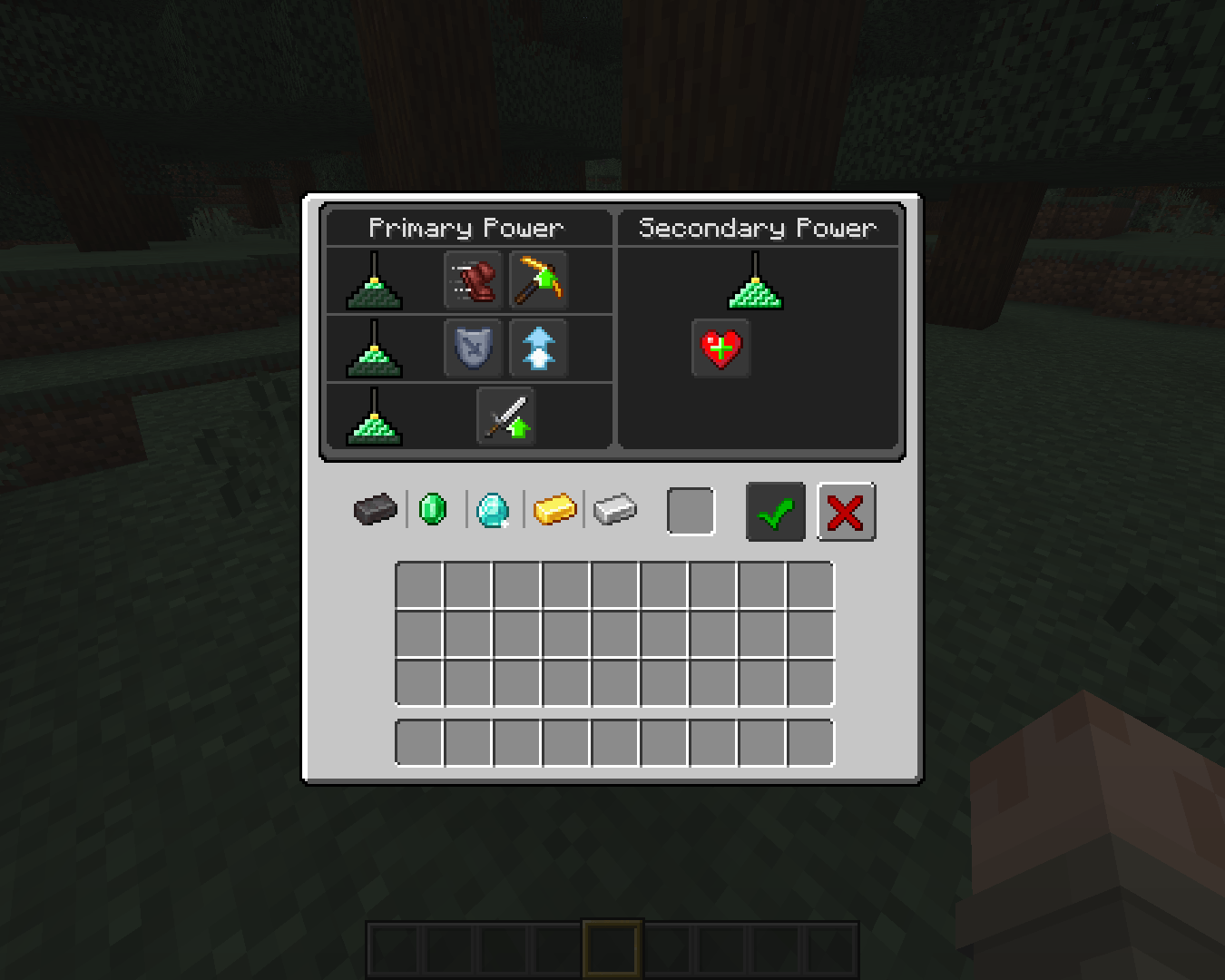The height and width of the screenshot is (980, 1225).
Task: Click the bottom beacon pyramid tier icon
Action: pos(375,416)
